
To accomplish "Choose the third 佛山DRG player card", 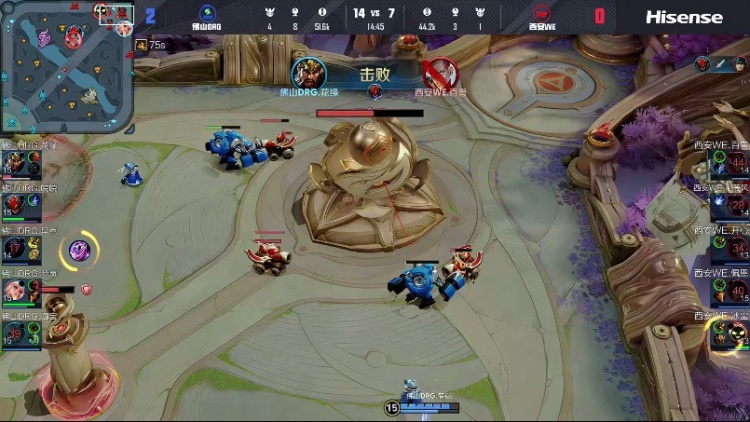I will (17, 248).
